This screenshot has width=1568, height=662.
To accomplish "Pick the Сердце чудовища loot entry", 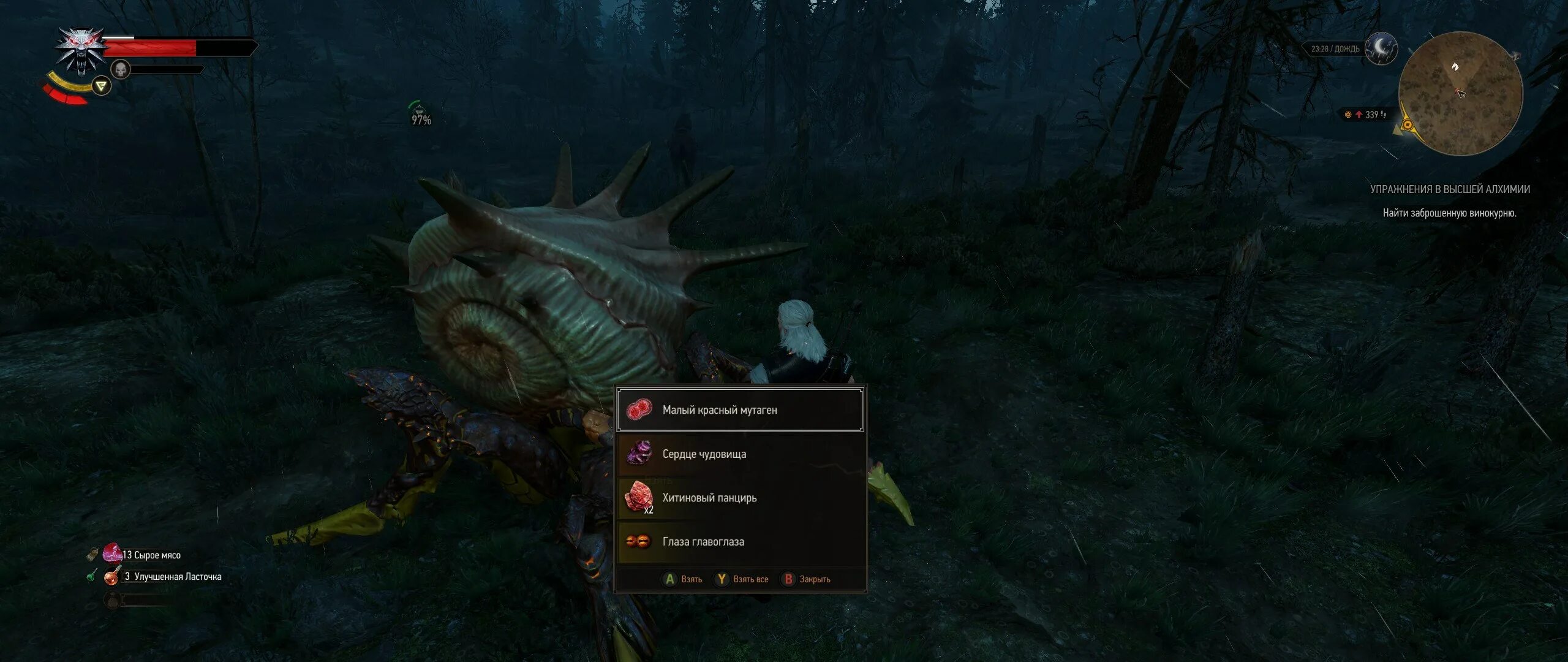I will [740, 454].
